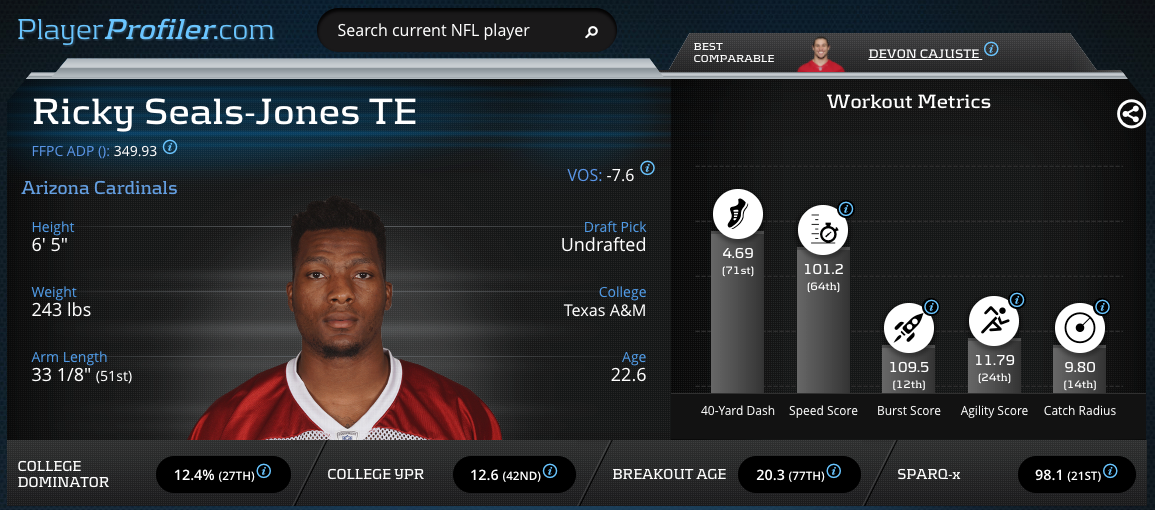Show info for Breakout Age
This screenshot has height=510, width=1155.
click(x=833, y=471)
